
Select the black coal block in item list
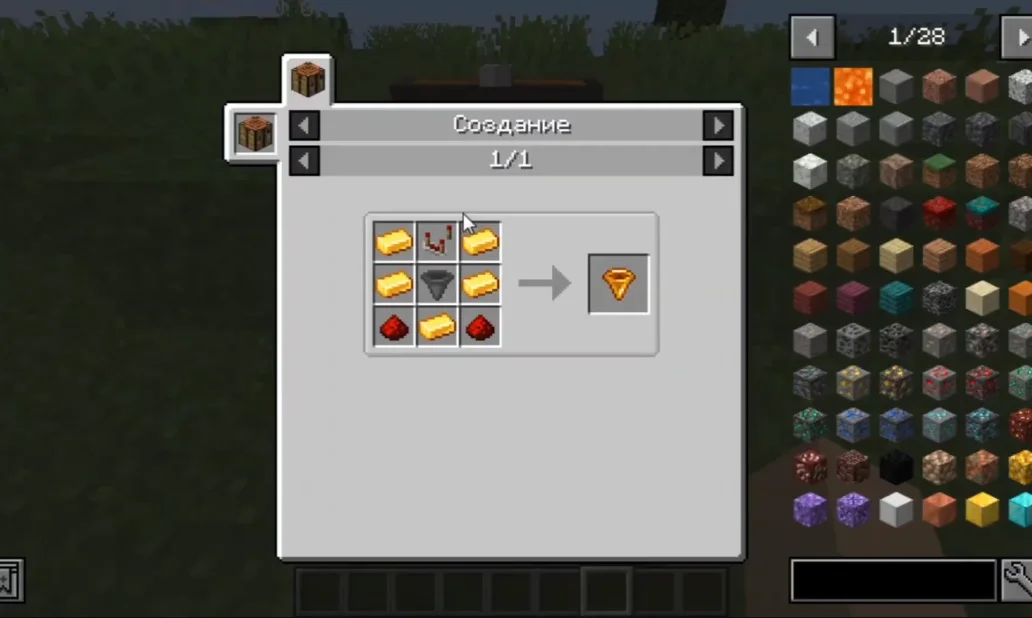click(896, 466)
